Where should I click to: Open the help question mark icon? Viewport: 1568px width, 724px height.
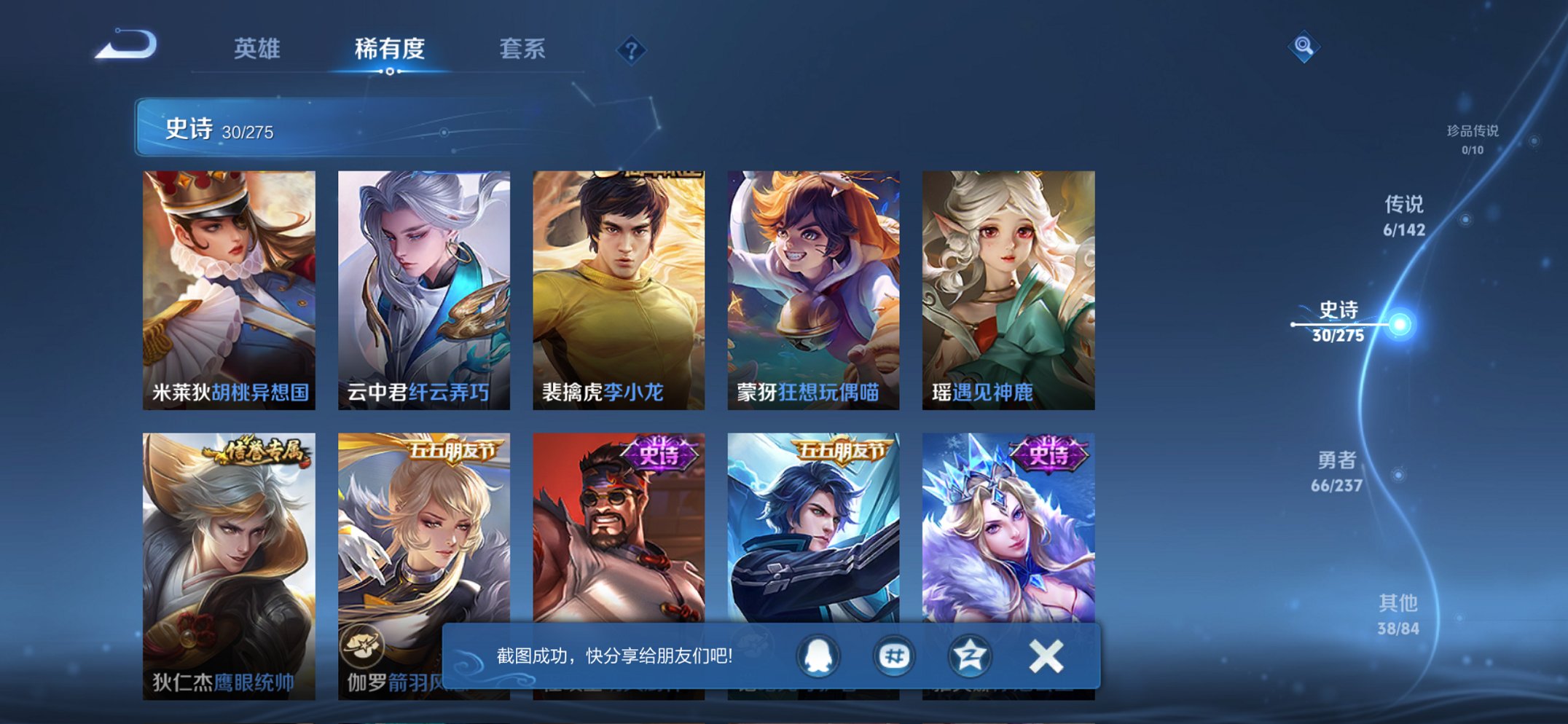pos(632,50)
